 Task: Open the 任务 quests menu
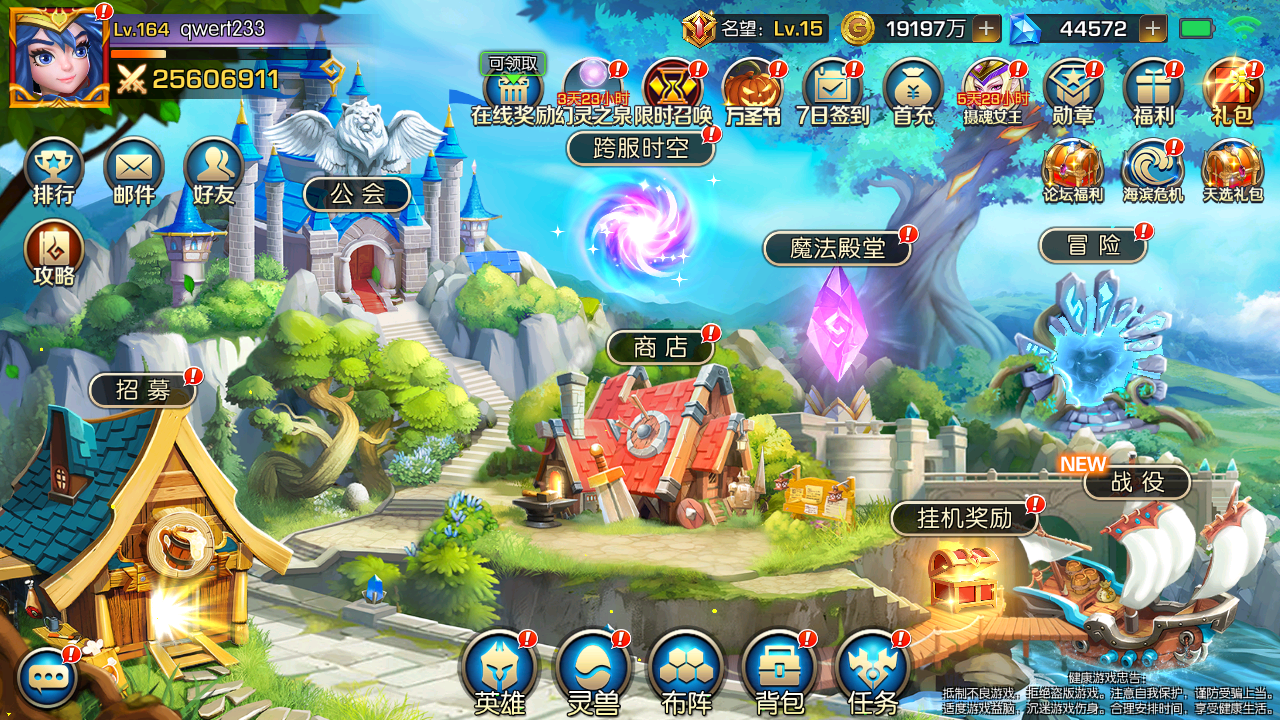point(872,670)
